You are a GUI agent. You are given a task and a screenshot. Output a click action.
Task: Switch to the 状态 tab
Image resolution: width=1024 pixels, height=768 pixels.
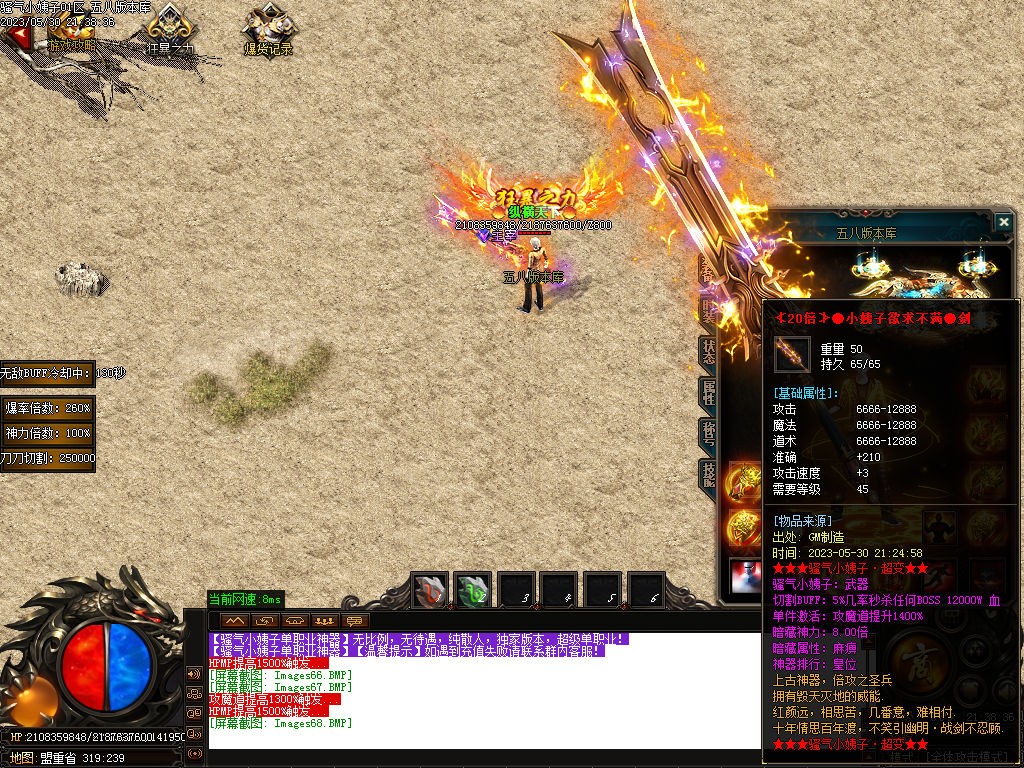tap(708, 352)
